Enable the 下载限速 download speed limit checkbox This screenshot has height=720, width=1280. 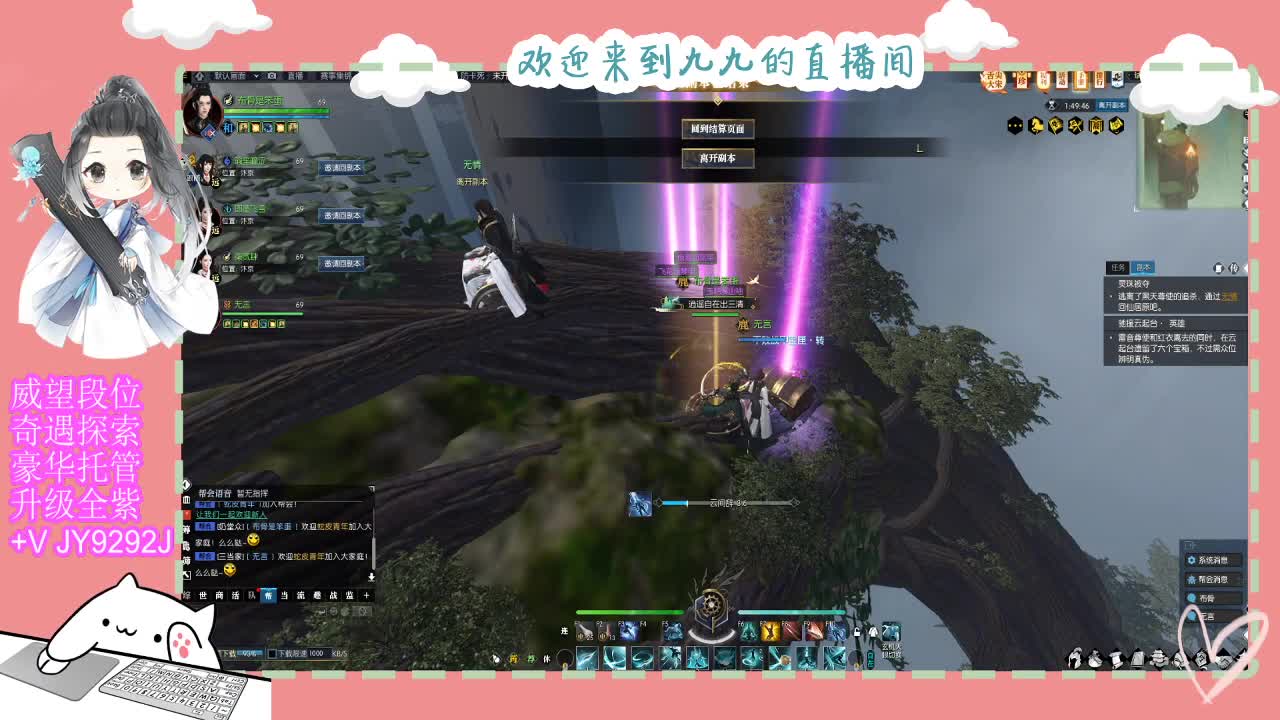272,653
